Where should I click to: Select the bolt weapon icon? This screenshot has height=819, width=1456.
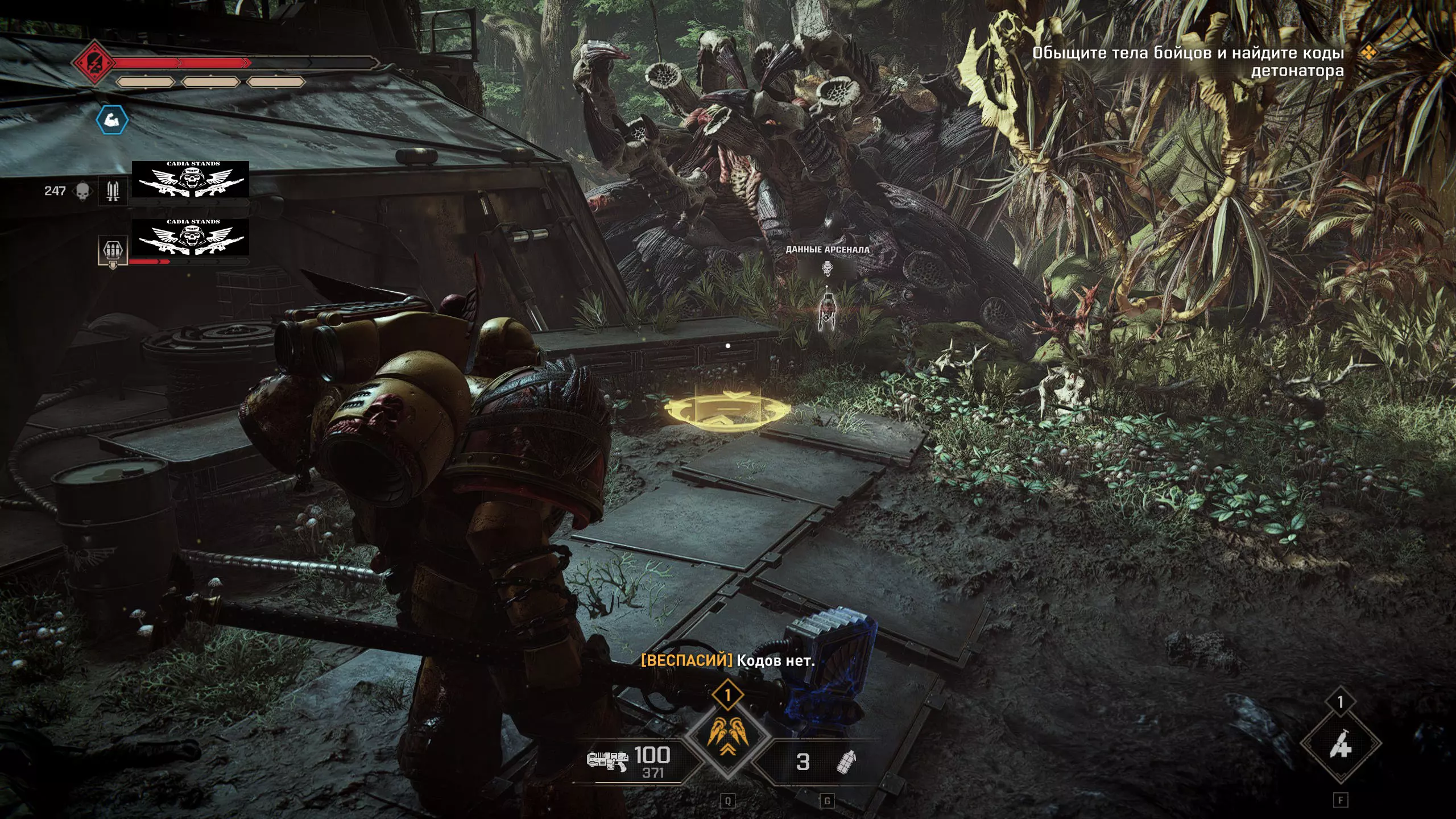[x=607, y=760]
